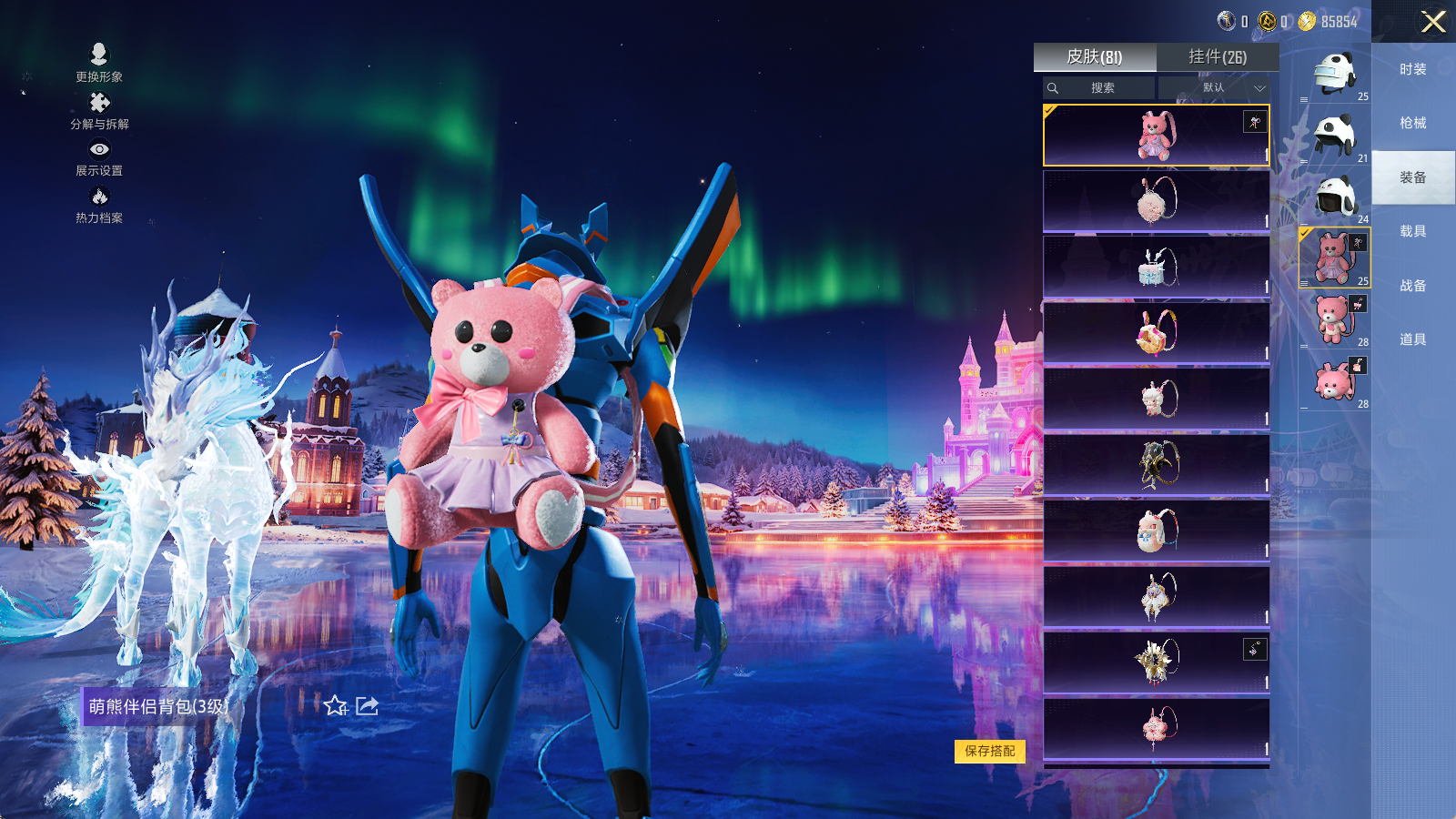Open the 道具 items category
The height and width of the screenshot is (819, 1456).
click(1413, 339)
